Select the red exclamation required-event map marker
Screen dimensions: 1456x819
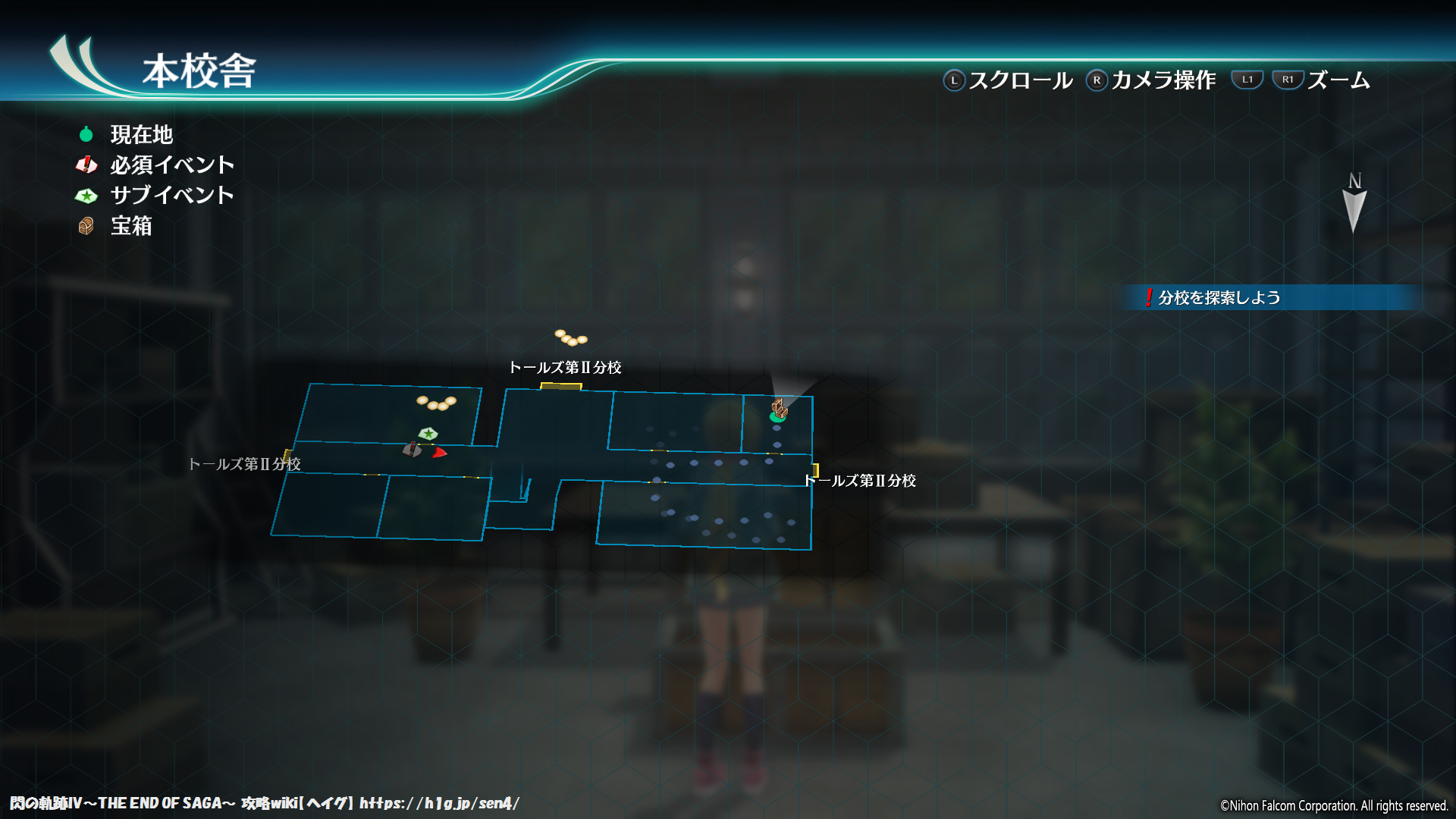(412, 450)
